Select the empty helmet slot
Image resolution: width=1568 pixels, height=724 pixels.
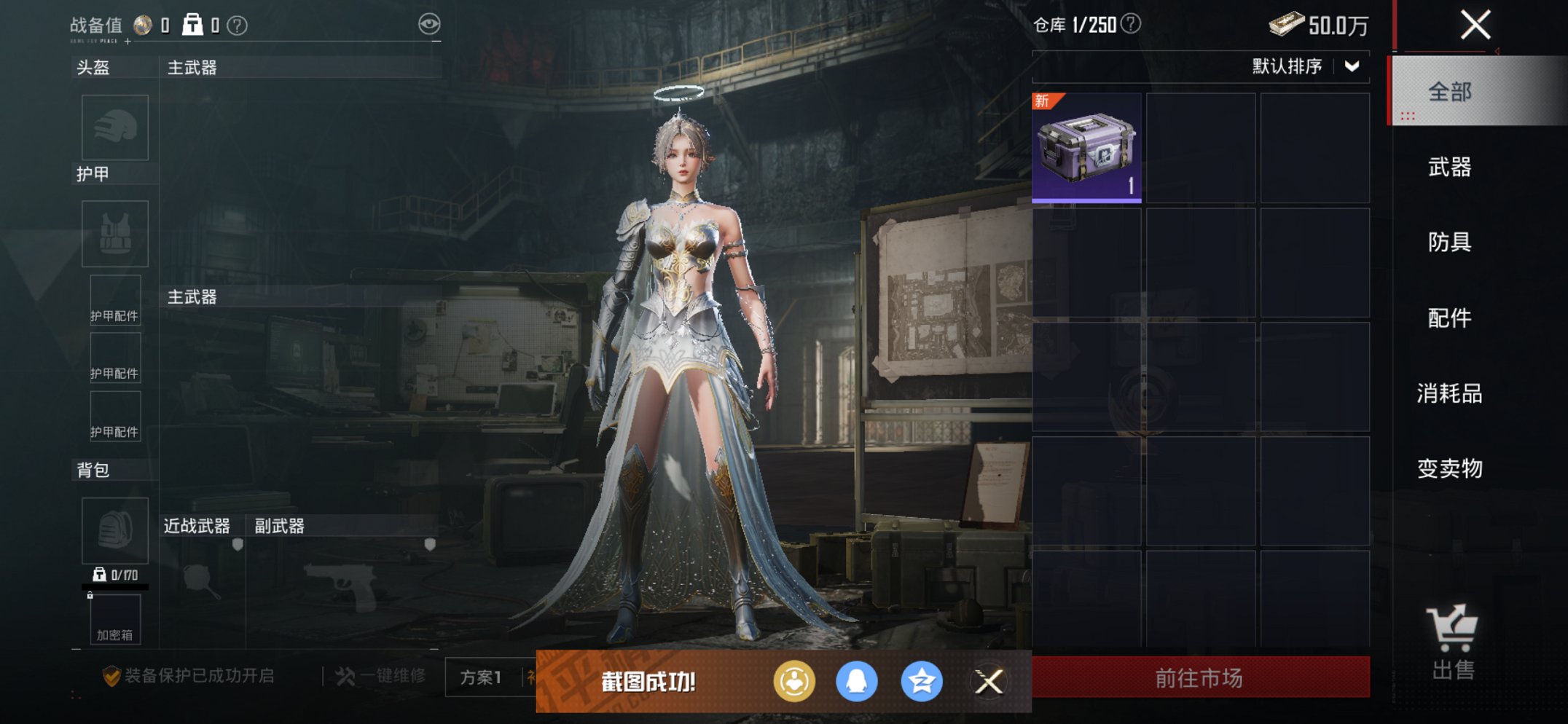[115, 127]
